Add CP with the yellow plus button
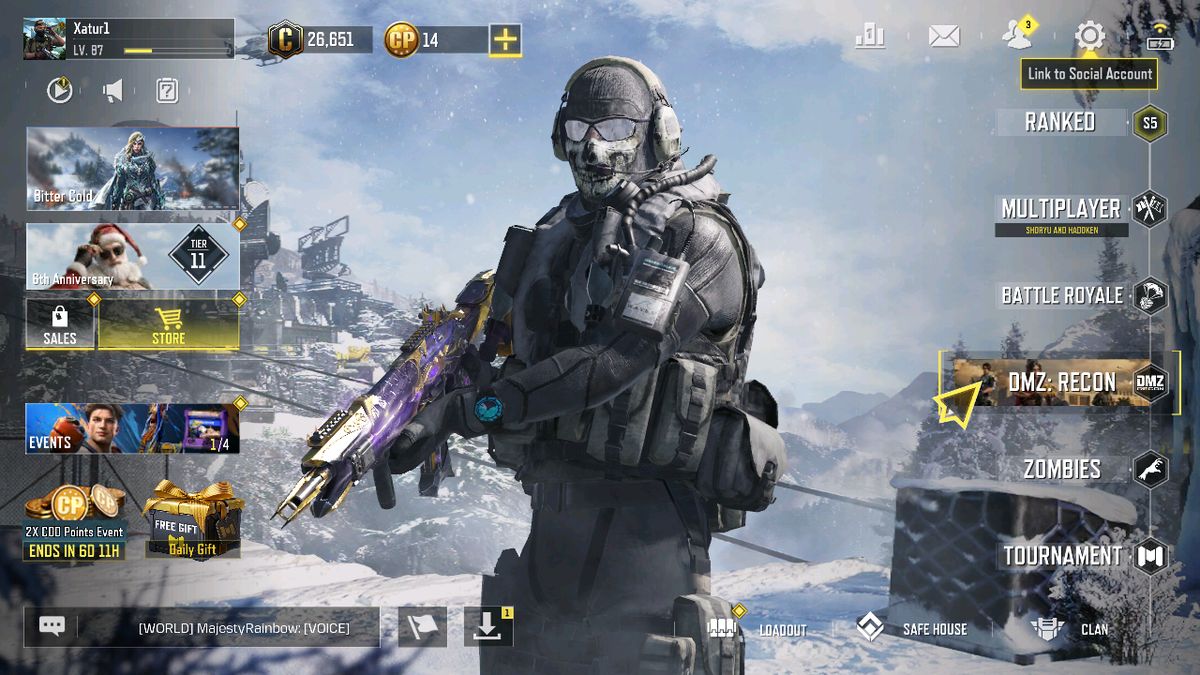 (505, 40)
